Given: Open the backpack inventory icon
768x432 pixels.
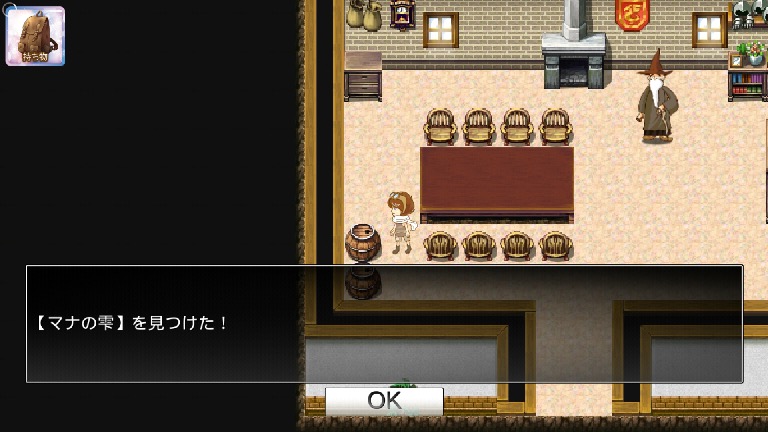Looking at the screenshot, I should 35,36.
